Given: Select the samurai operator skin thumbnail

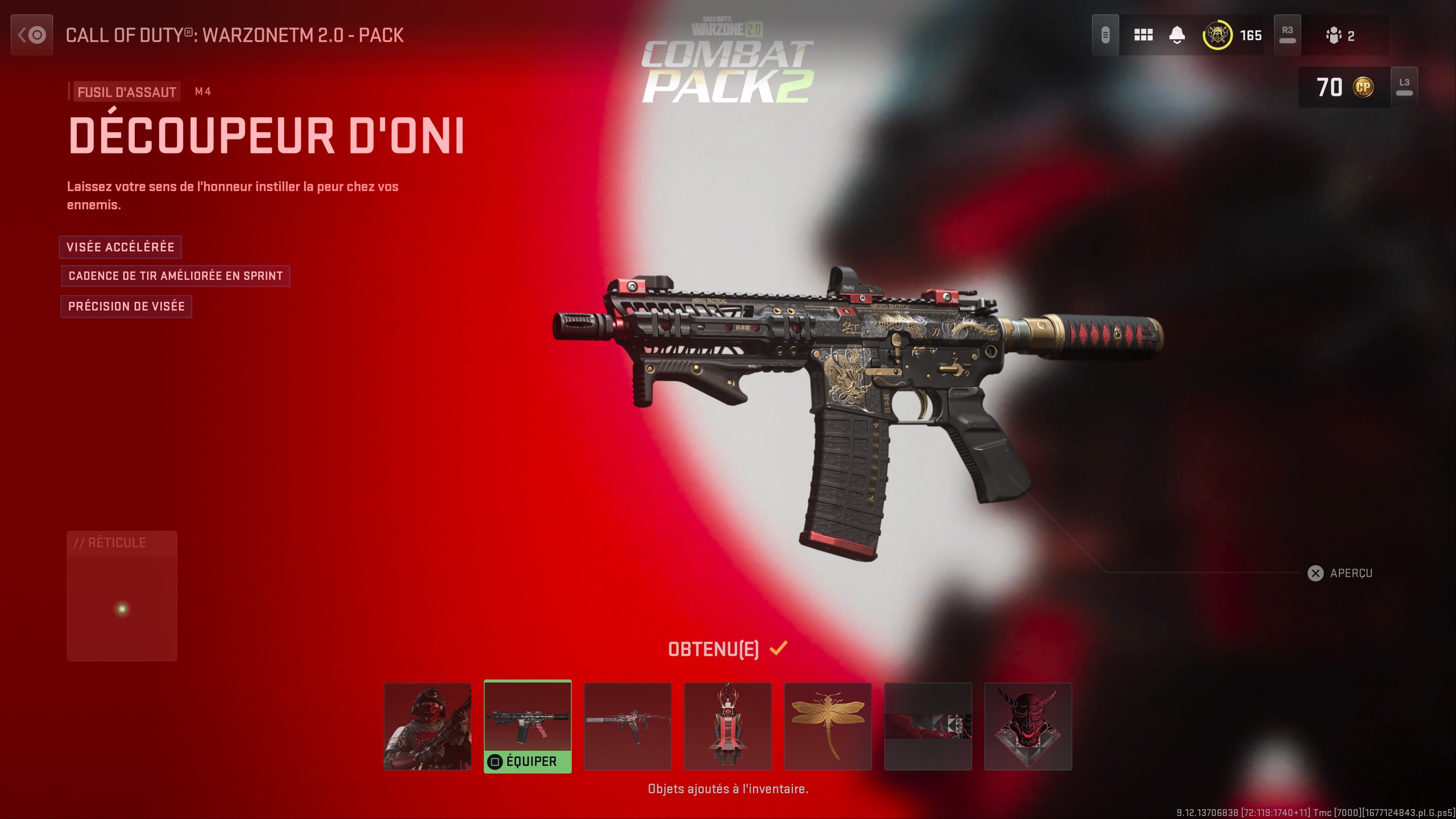Looking at the screenshot, I should click(427, 726).
